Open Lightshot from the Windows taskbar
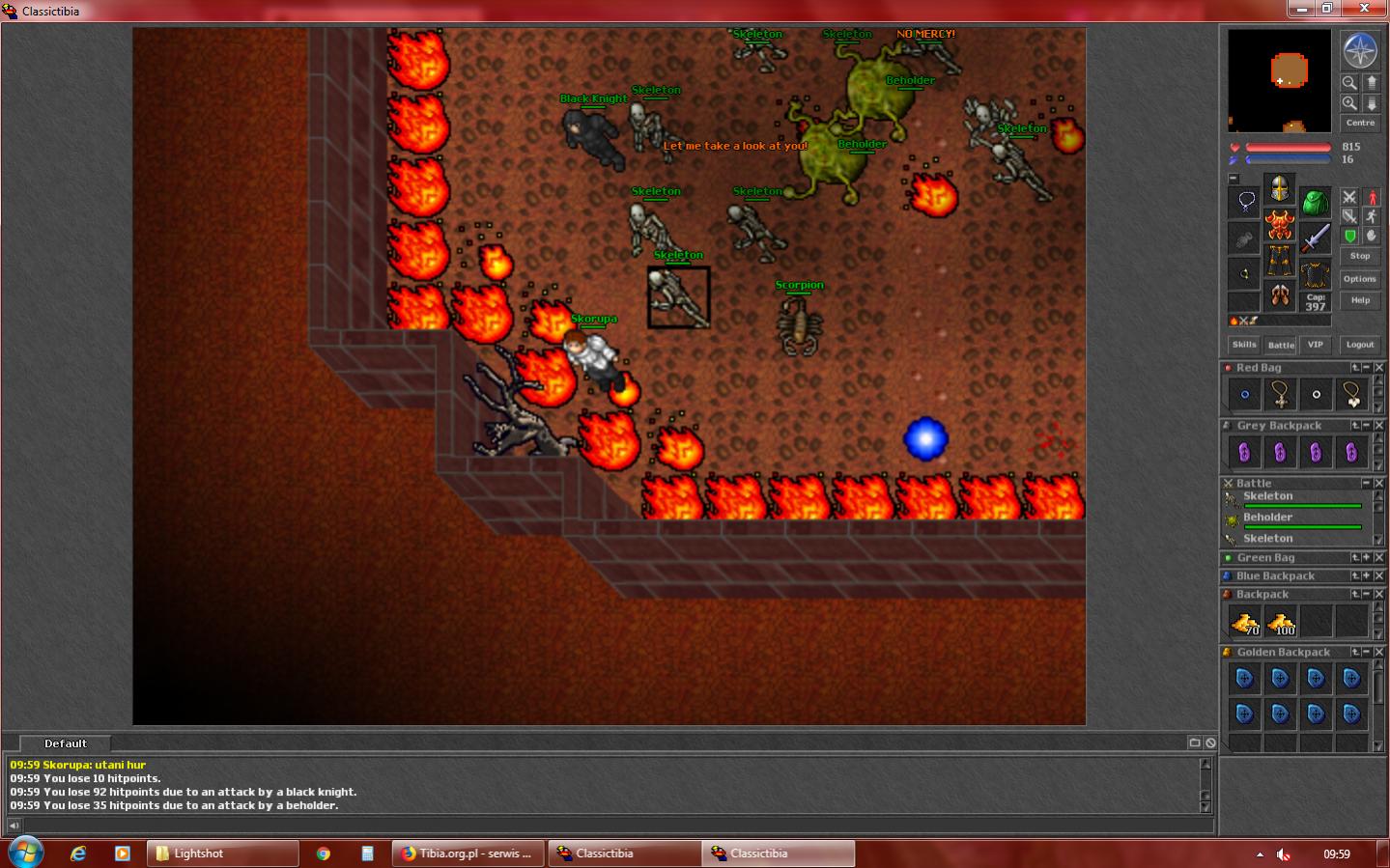Image resolution: width=1390 pixels, height=868 pixels. (x=222, y=854)
